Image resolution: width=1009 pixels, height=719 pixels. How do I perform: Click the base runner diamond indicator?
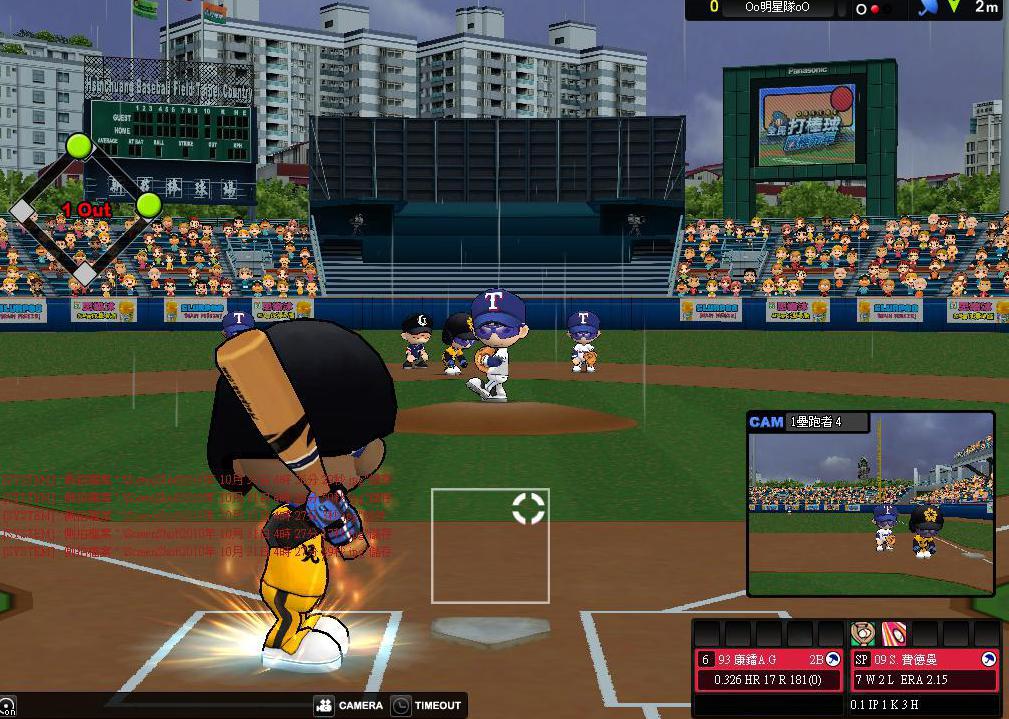tap(84, 209)
